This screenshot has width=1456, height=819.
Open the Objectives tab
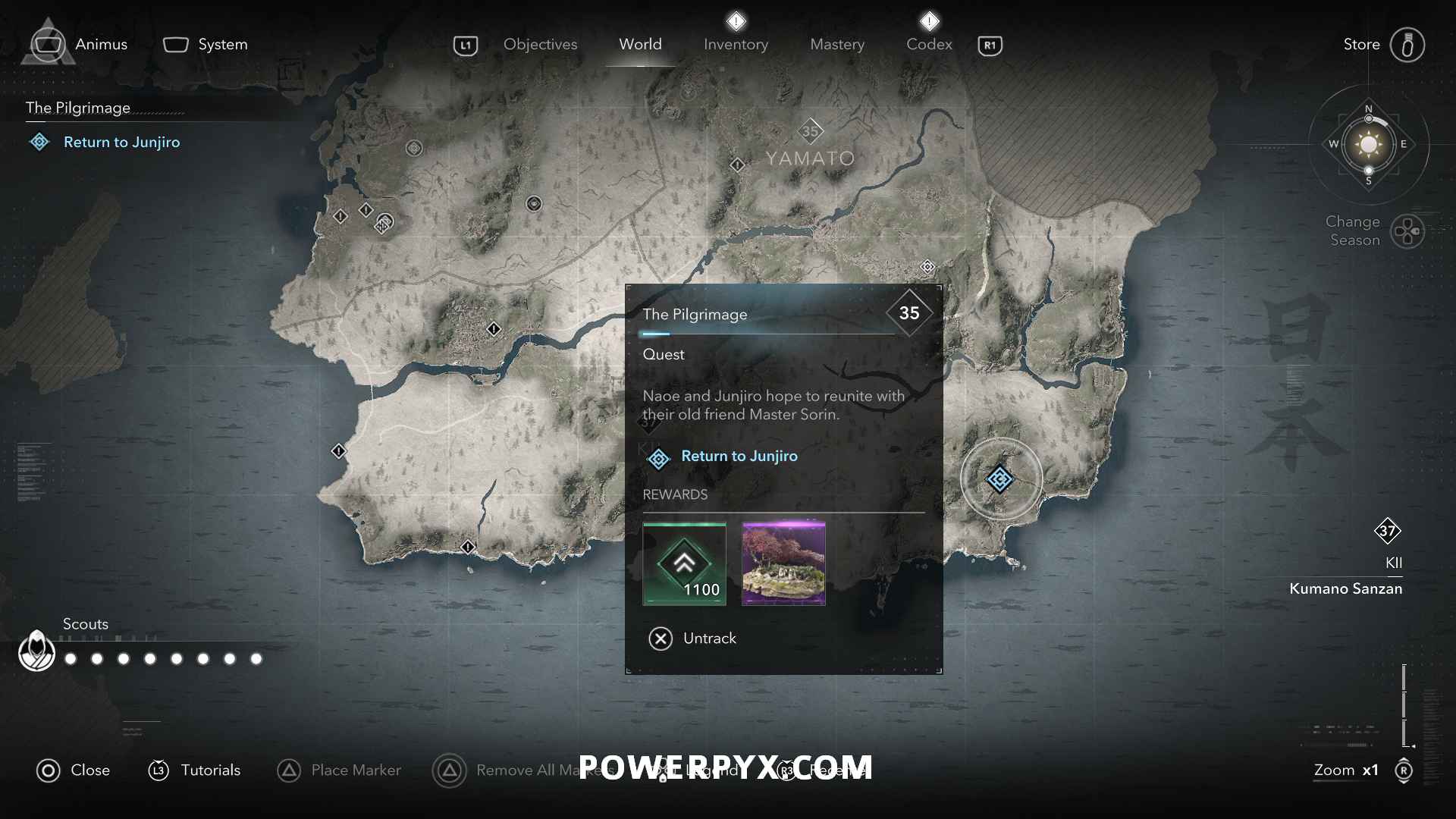(x=540, y=45)
